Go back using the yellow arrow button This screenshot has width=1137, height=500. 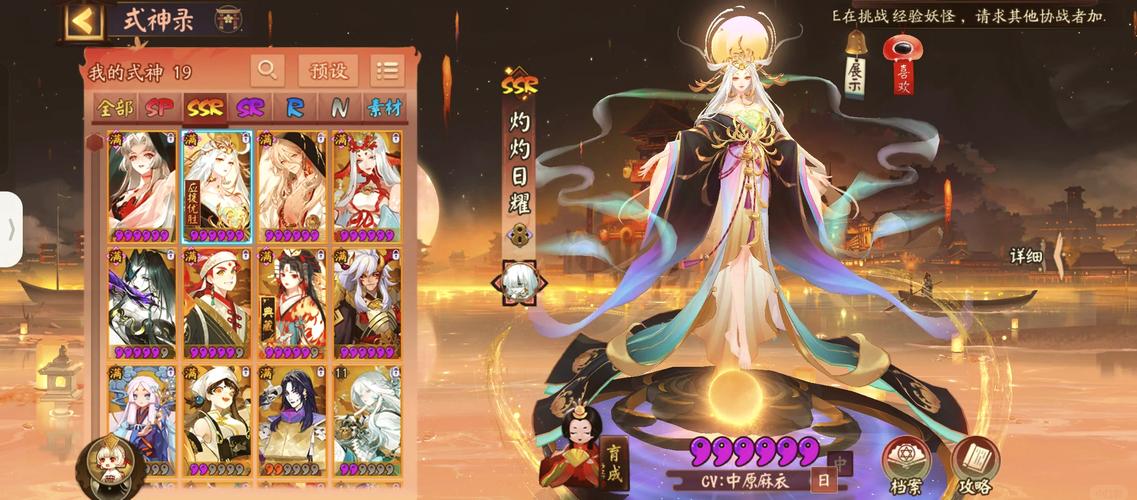tap(85, 21)
